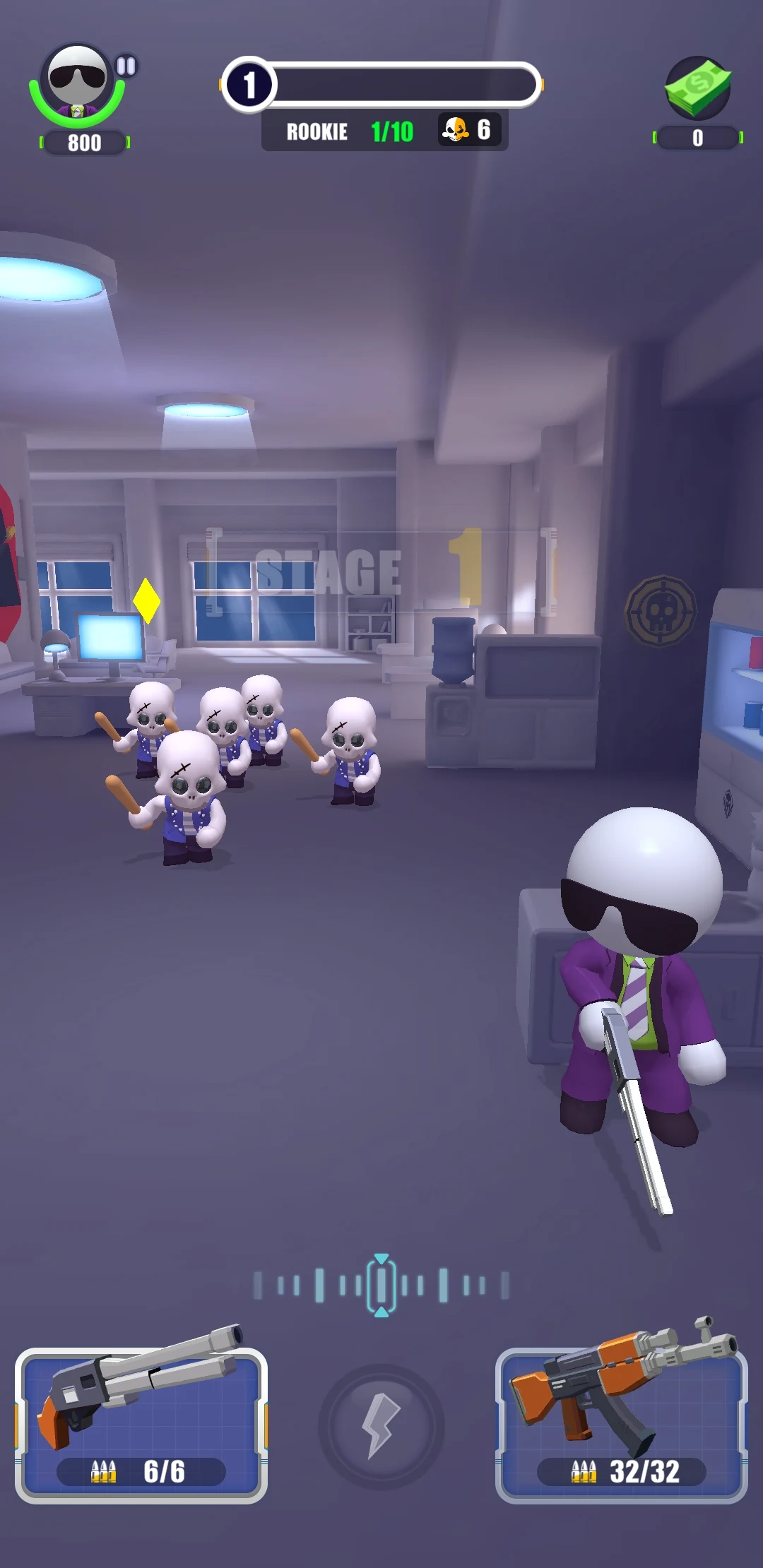Pause the game with the pause button
Image resolution: width=763 pixels, height=1568 pixels.
[126, 66]
